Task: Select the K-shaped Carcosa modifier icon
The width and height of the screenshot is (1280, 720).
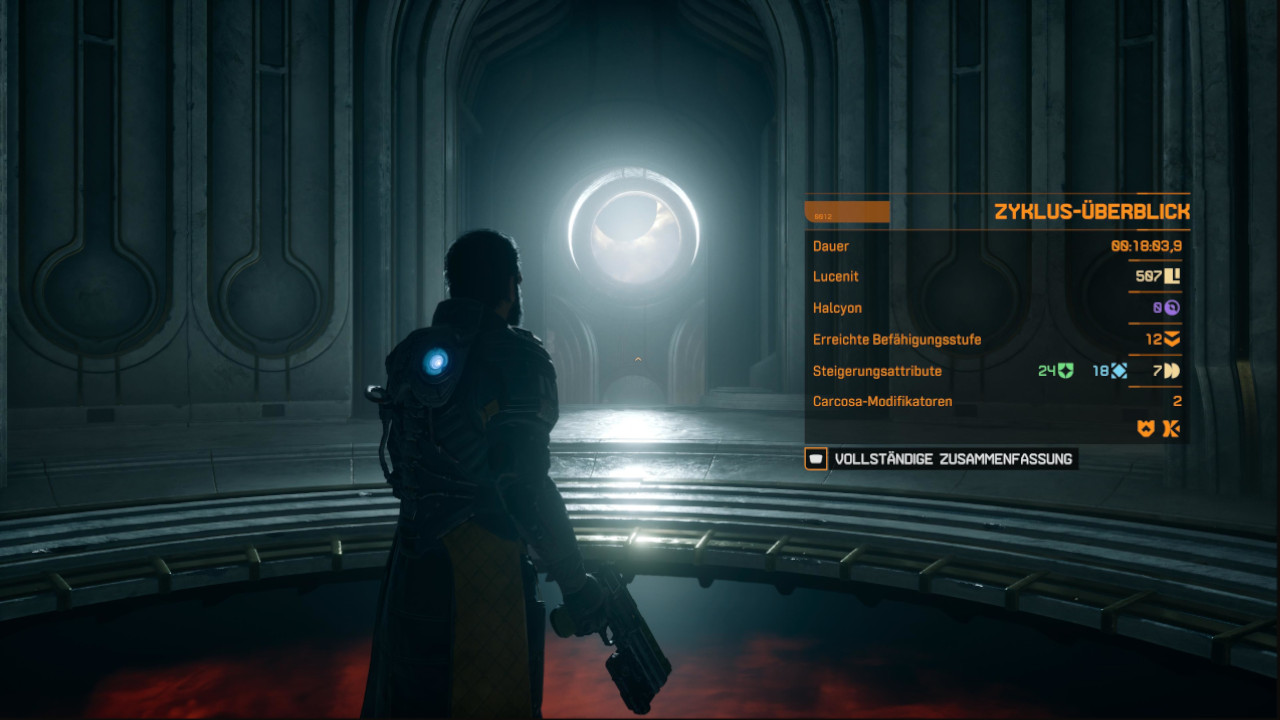Action: (1171, 428)
